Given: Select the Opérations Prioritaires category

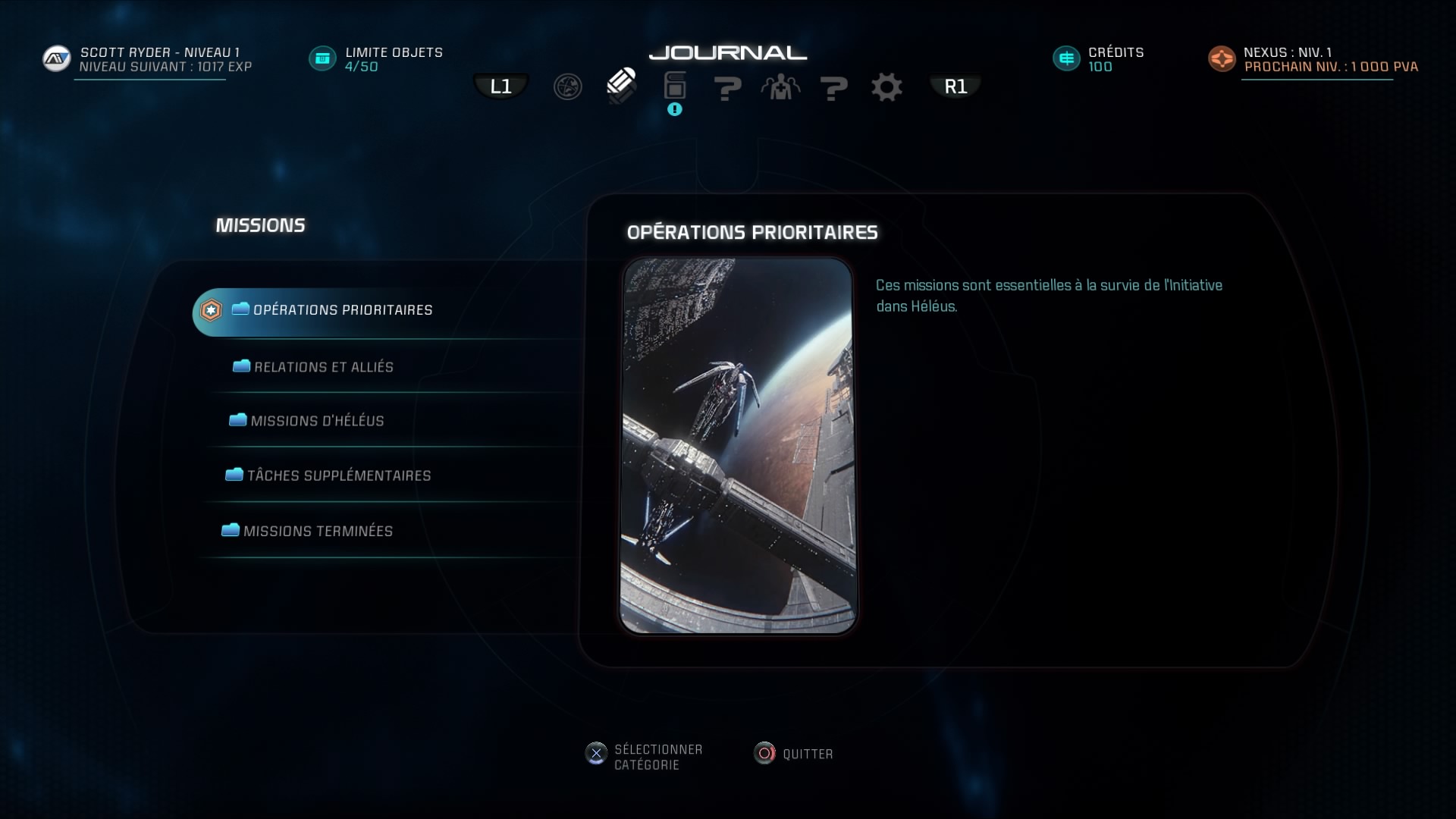Looking at the screenshot, I should [x=342, y=310].
